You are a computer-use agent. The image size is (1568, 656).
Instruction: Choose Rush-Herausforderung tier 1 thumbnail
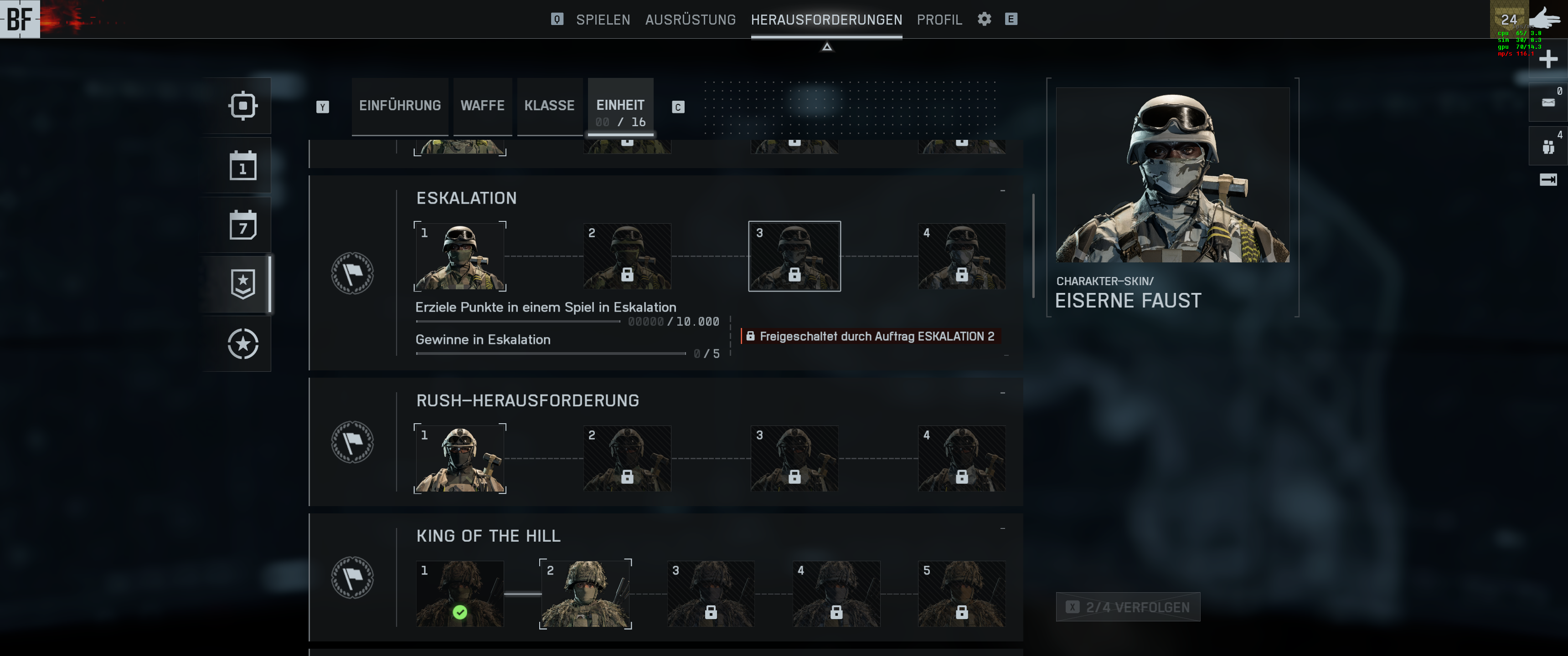(x=459, y=459)
